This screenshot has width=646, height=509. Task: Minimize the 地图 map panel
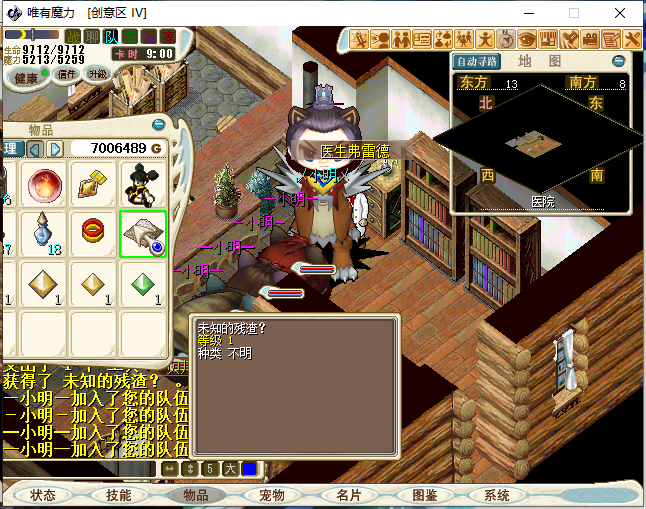(x=618, y=61)
